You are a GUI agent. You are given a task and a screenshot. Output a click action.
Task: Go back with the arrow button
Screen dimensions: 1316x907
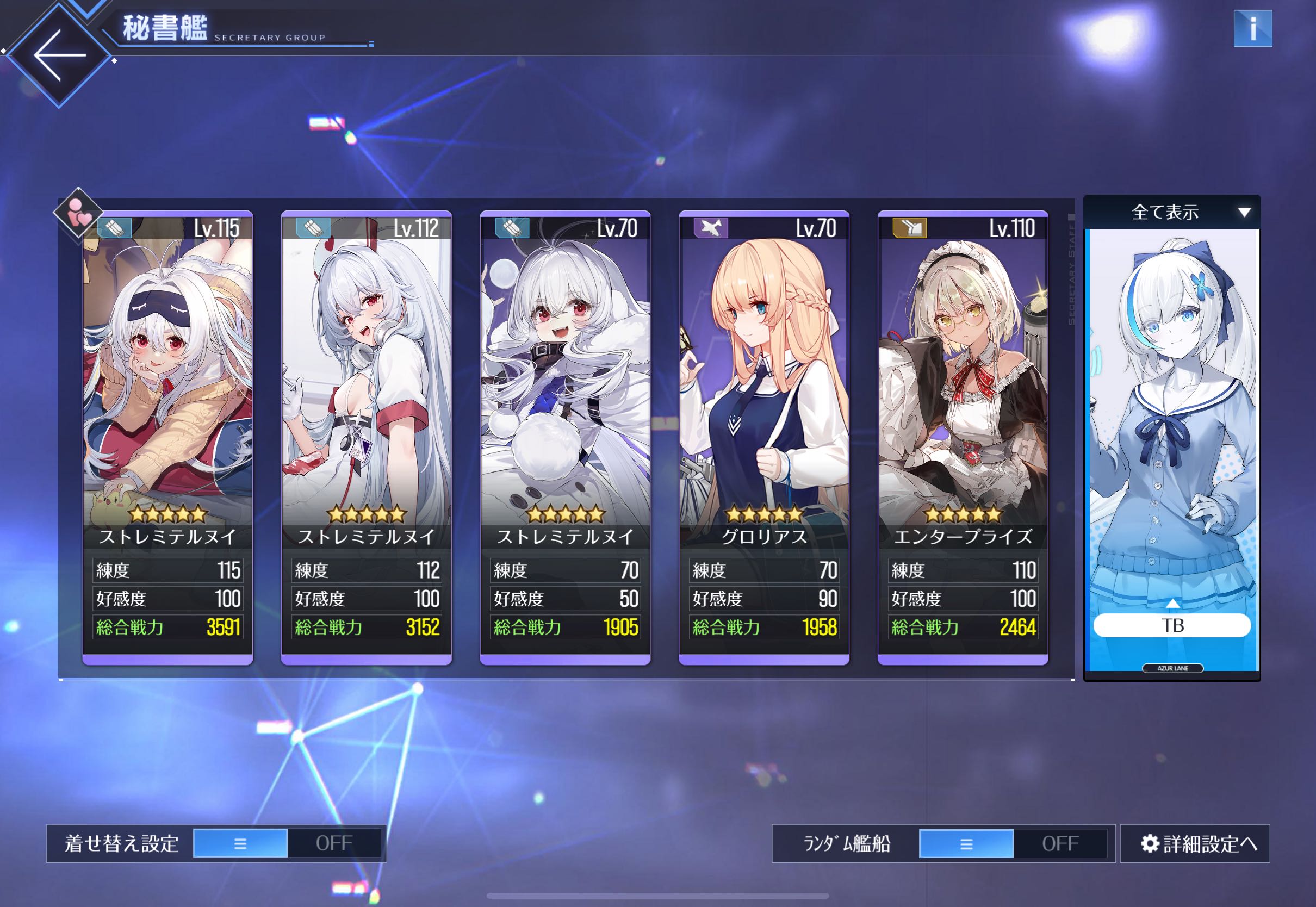(x=59, y=55)
